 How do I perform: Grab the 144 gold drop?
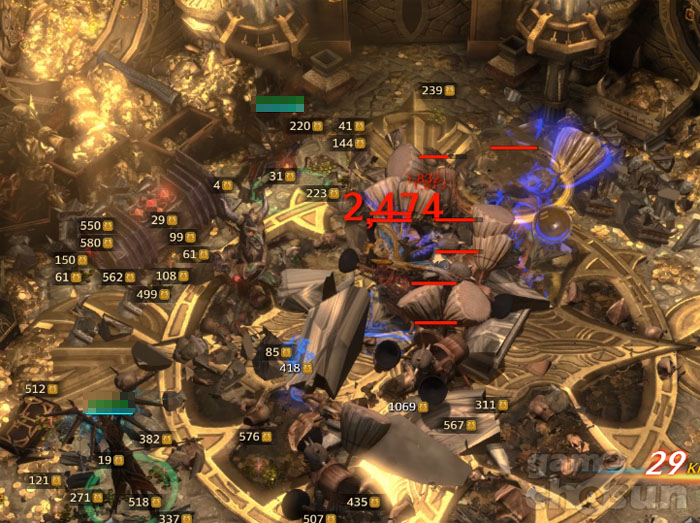tap(349, 144)
